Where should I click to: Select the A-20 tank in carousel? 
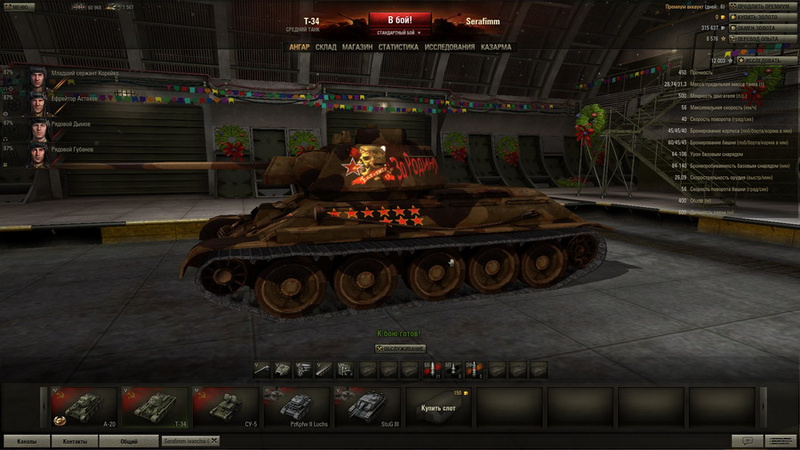point(84,408)
